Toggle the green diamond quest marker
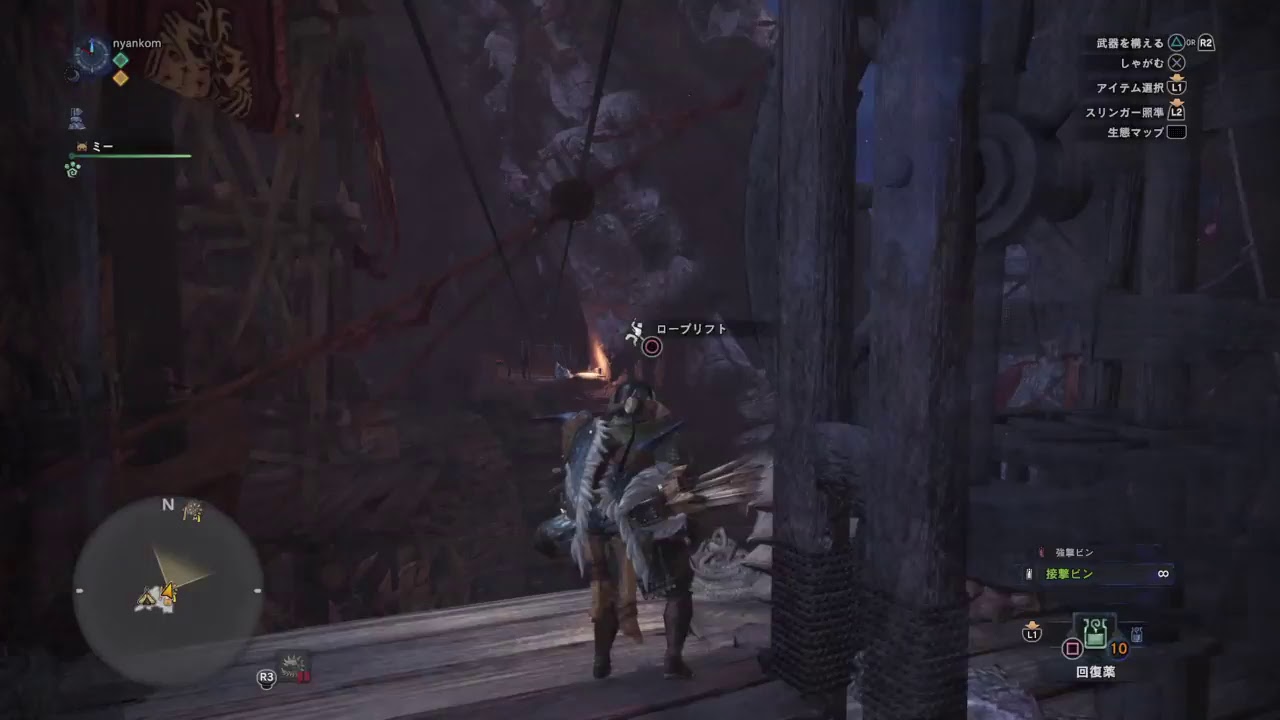Screen dimensions: 1280x720 [x=121, y=59]
